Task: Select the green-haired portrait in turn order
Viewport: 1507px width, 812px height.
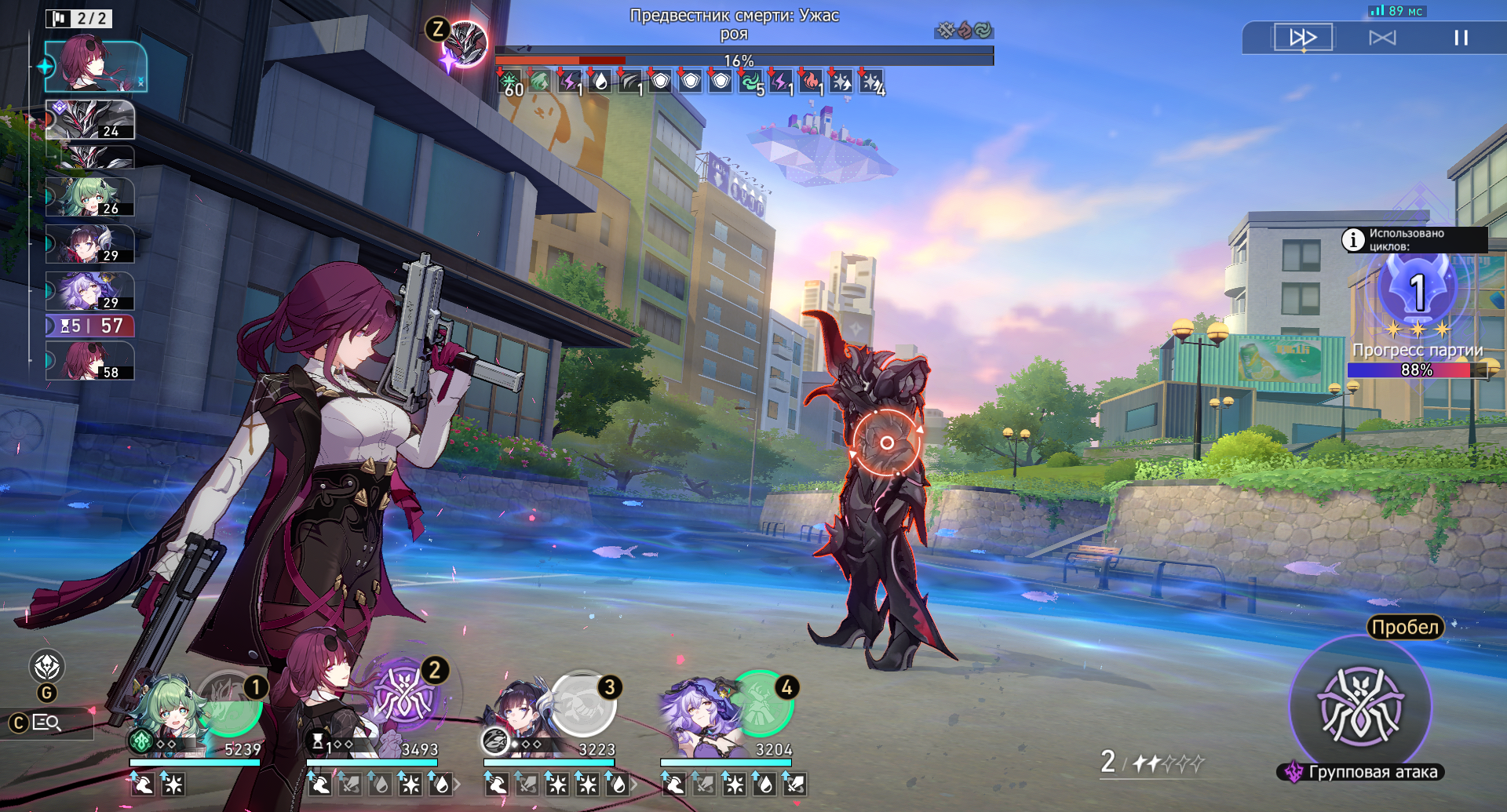Action: click(89, 197)
